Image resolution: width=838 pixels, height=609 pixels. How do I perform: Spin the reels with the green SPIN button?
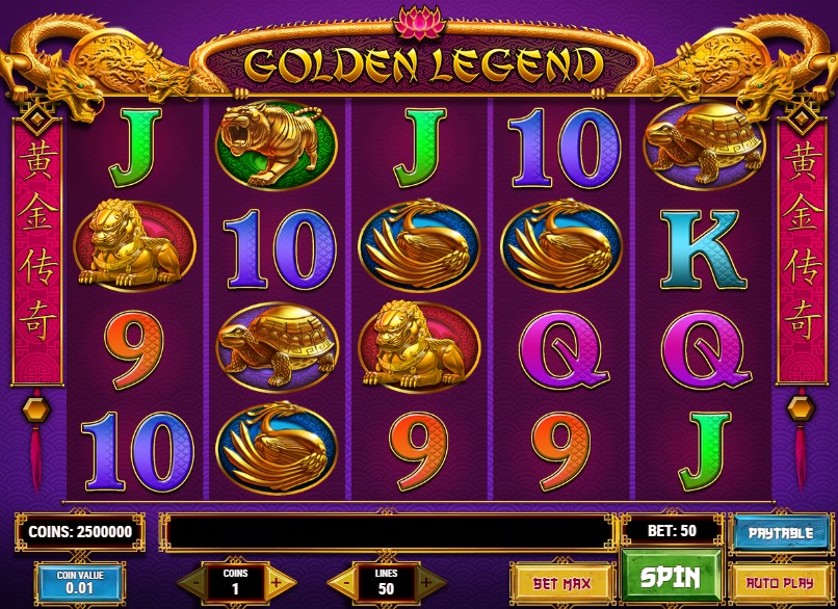pyautogui.click(x=669, y=579)
